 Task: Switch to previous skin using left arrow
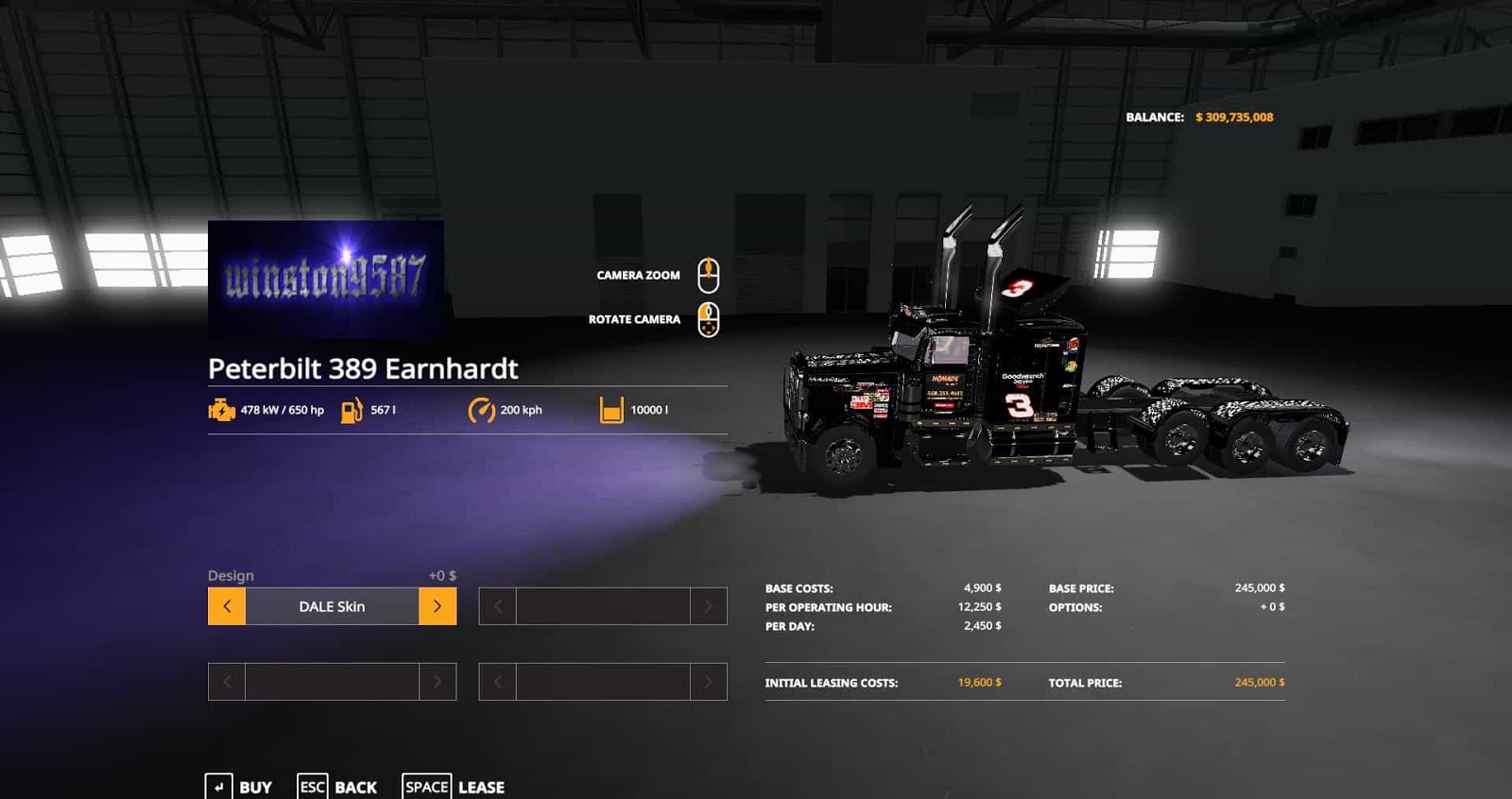[225, 606]
